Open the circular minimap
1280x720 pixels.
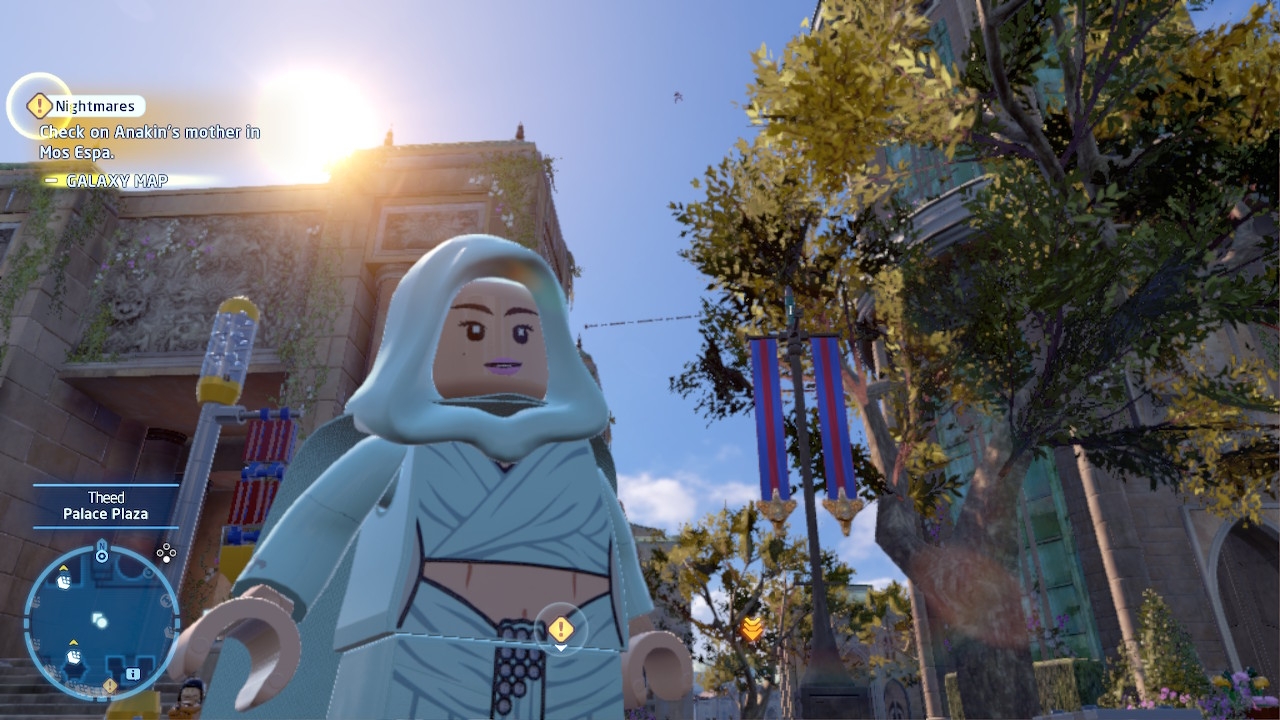tap(100, 620)
